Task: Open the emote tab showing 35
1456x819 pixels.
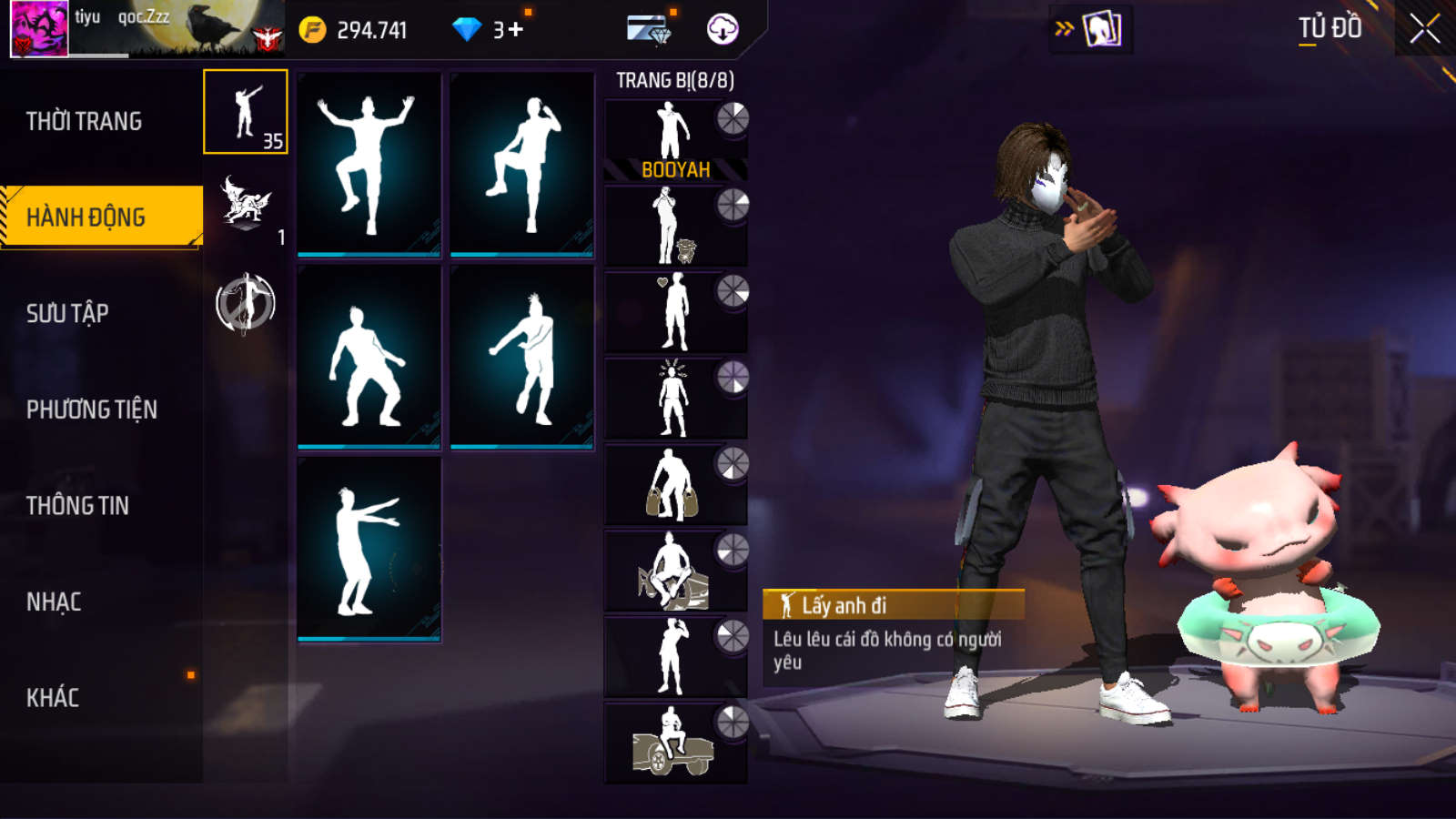Action: [x=246, y=112]
